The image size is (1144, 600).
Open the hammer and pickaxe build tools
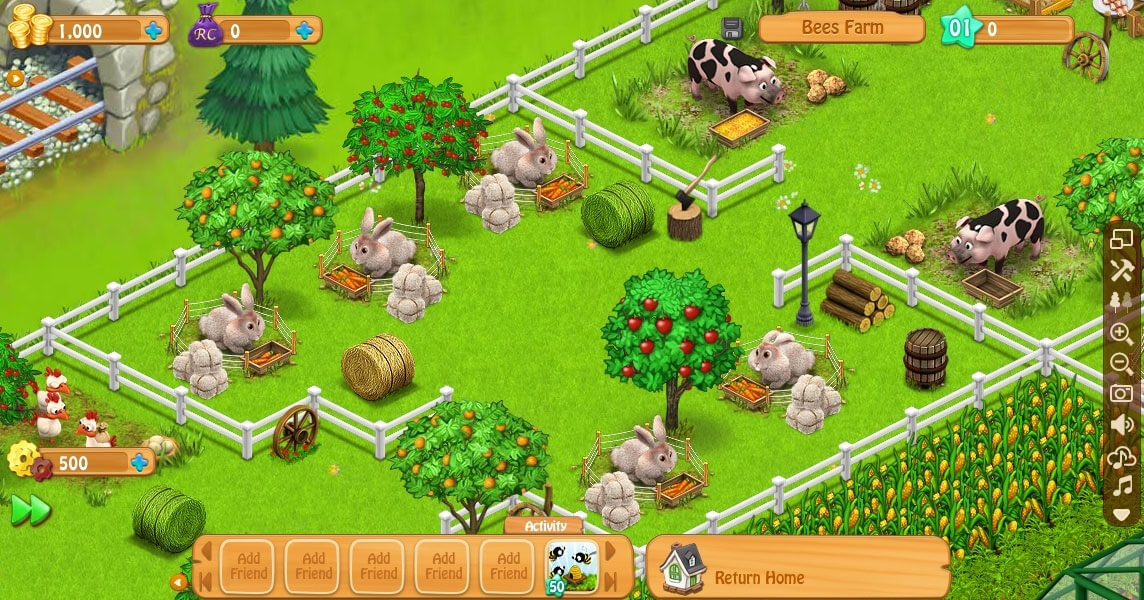1122,270
